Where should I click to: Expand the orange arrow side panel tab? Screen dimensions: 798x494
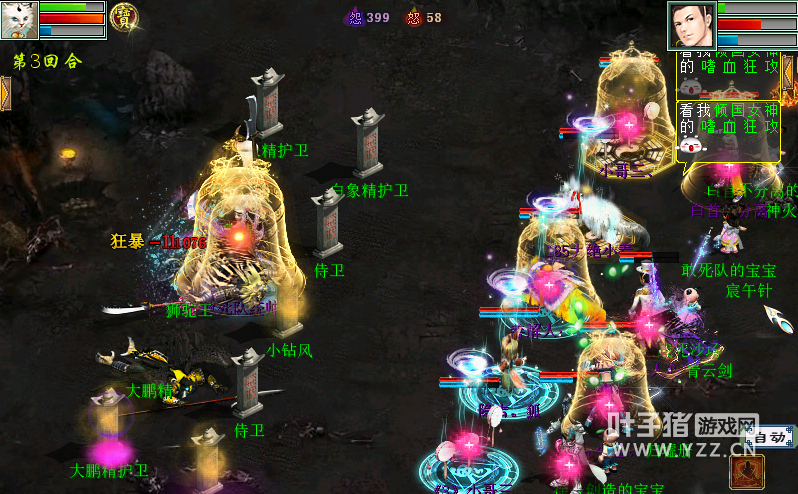pyautogui.click(x=5, y=91)
